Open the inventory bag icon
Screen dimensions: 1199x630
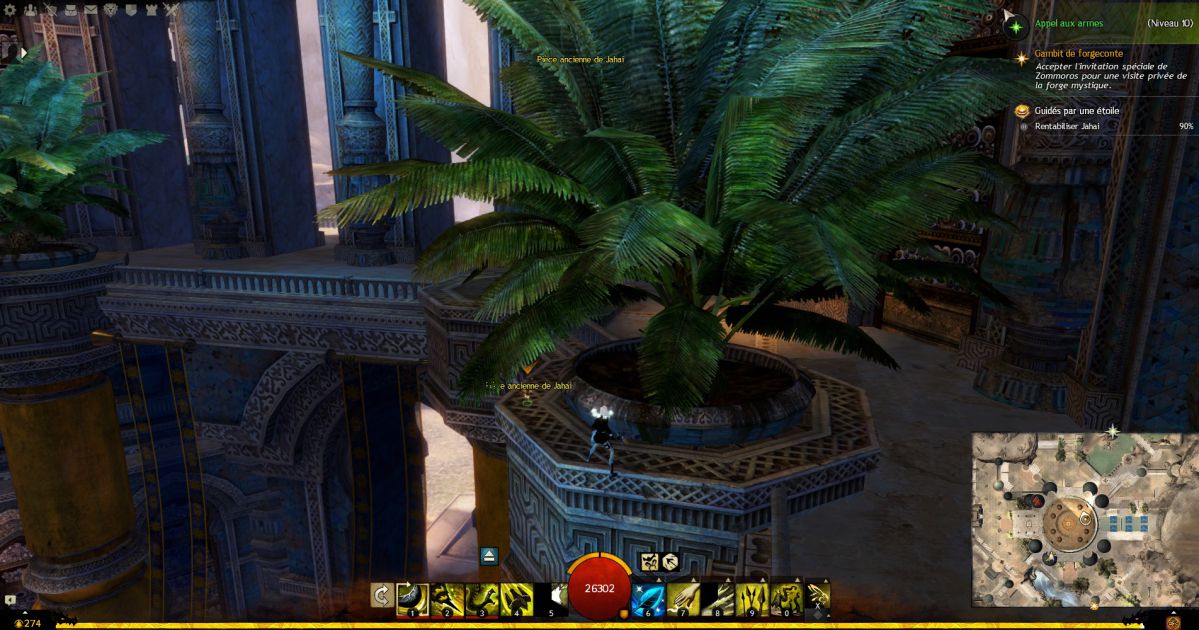tap(70, 10)
